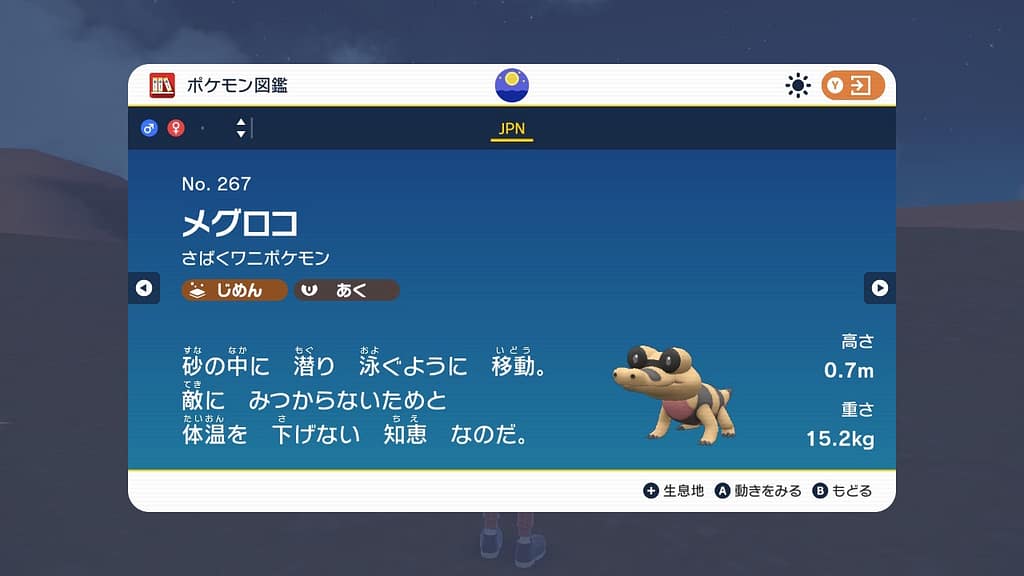
Task: Show 生息地 habitat map
Action: (x=675, y=491)
